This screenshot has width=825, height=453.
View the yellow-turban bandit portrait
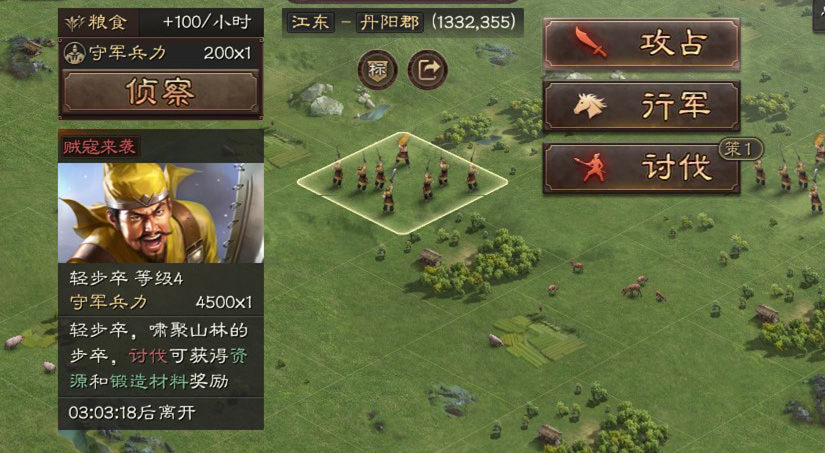pyautogui.click(x=161, y=213)
